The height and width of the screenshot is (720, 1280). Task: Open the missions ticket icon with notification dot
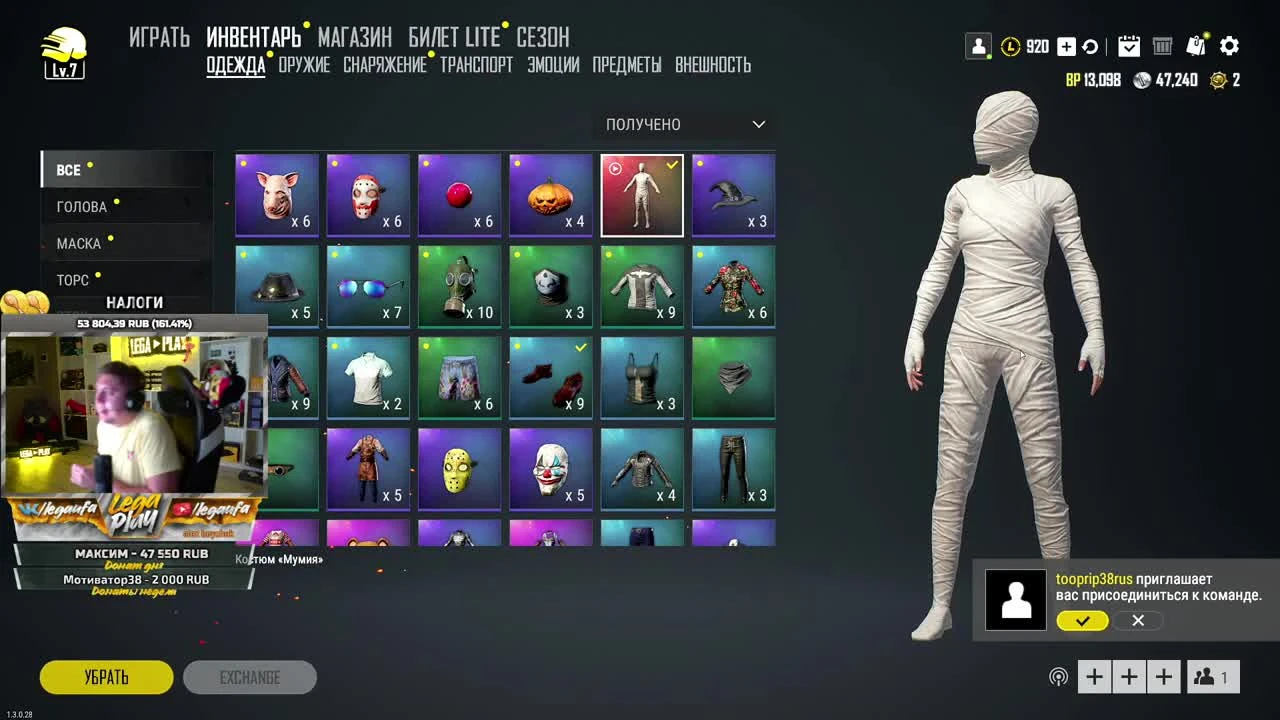tap(1196, 45)
